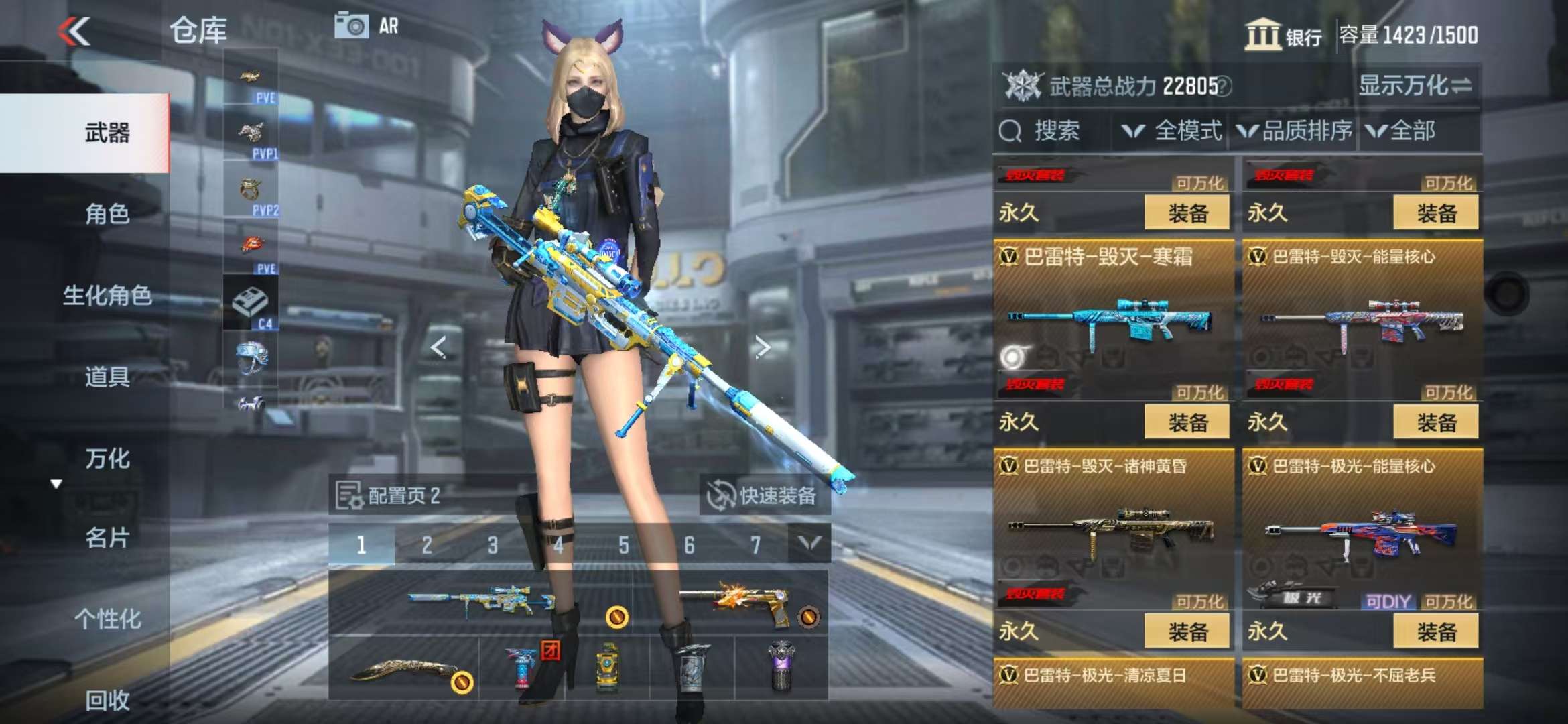Go back using the double-arrow button

(x=74, y=32)
